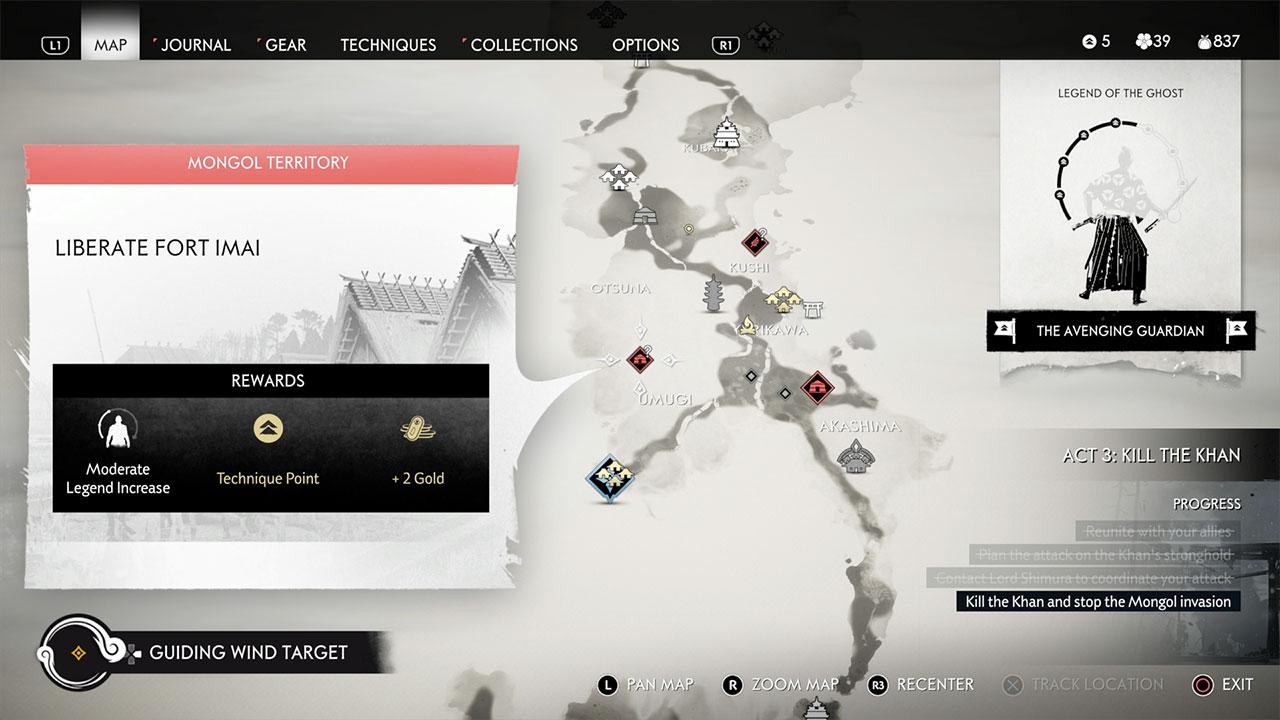Screen dimensions: 1280x720
Task: Choose the red fort marker near Akashima
Action: click(x=817, y=387)
